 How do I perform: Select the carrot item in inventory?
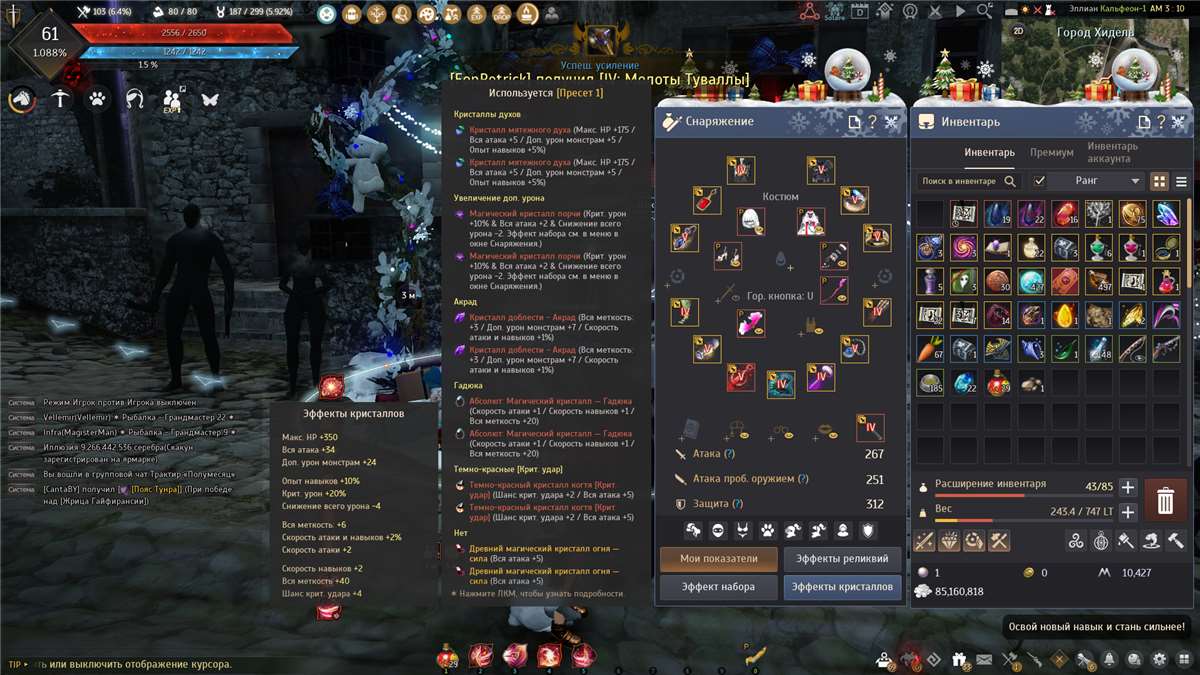pos(930,348)
